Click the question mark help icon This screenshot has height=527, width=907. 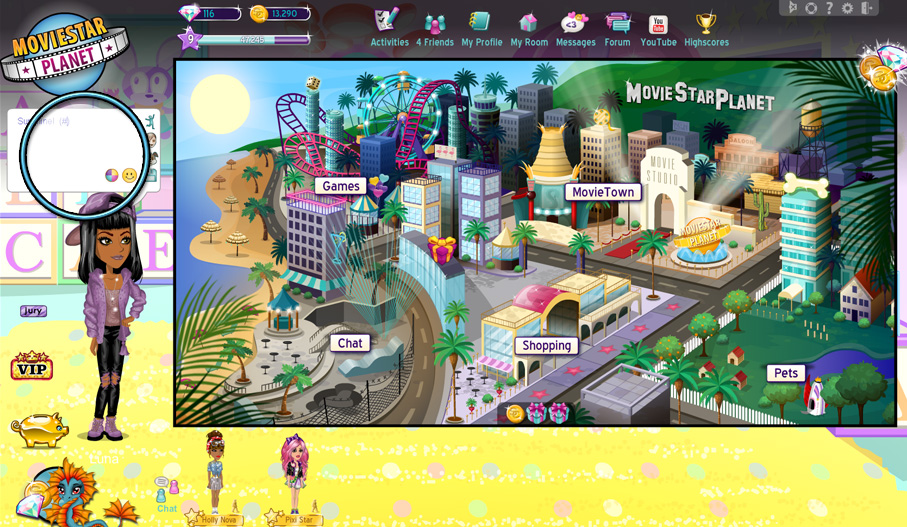pyautogui.click(x=829, y=8)
